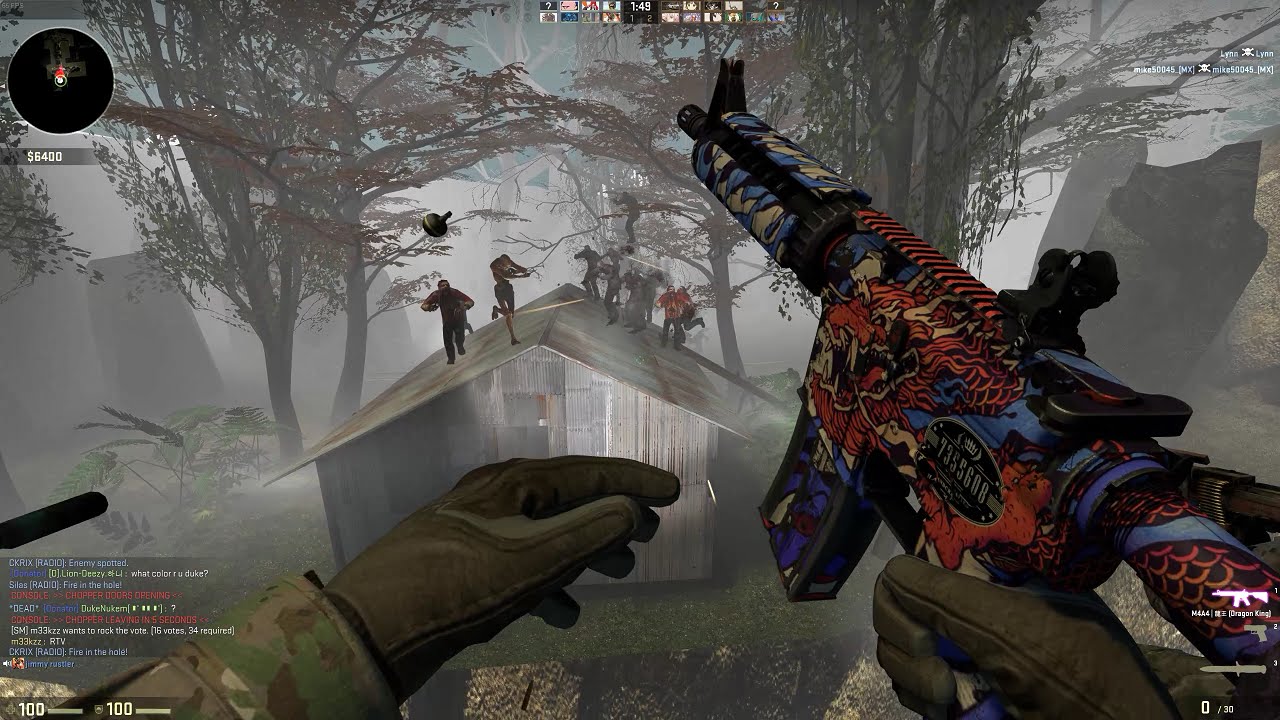Toggle the *DEAD* DukeNukem chat entry
Viewport: 1280px width, 720px height.
(x=91, y=608)
